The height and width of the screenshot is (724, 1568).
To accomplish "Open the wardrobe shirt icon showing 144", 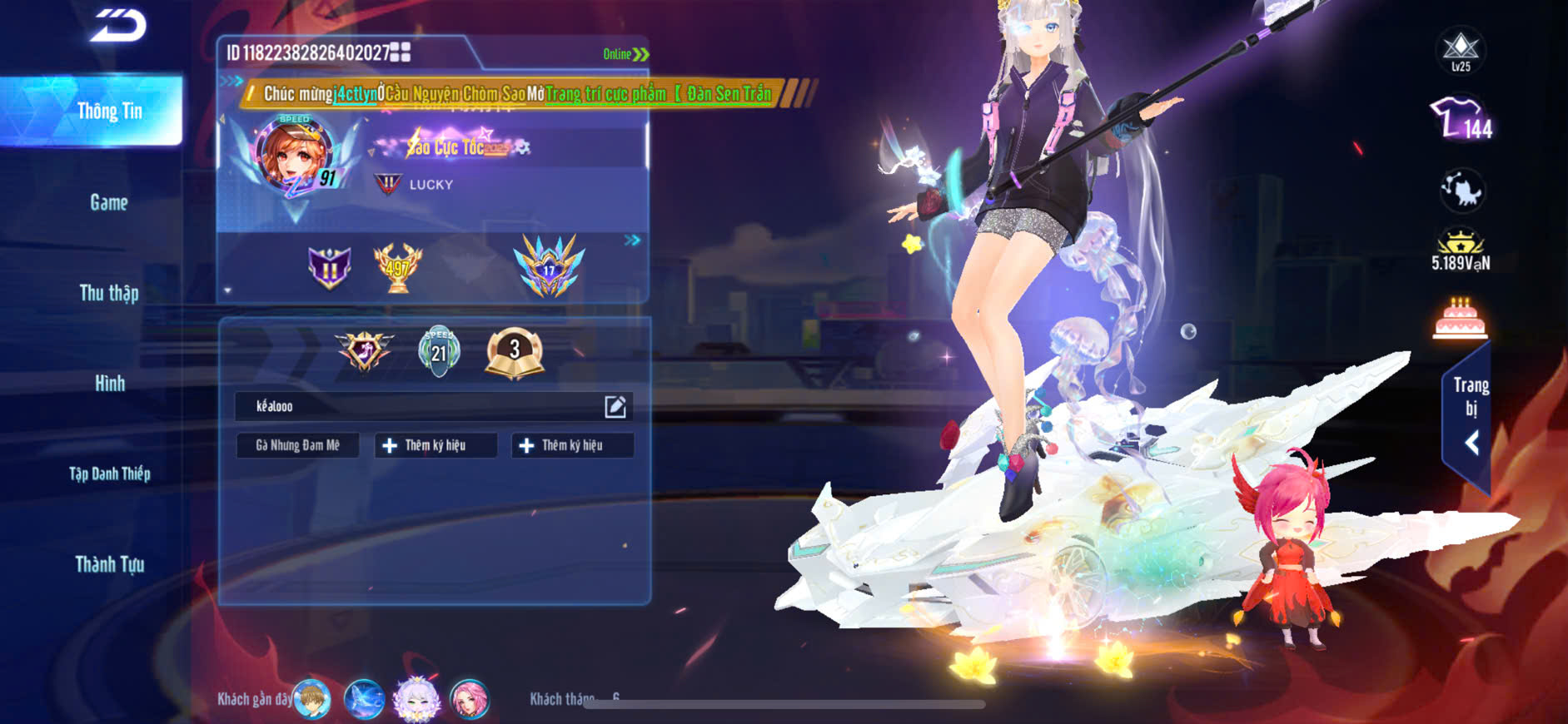I will pos(1461,118).
